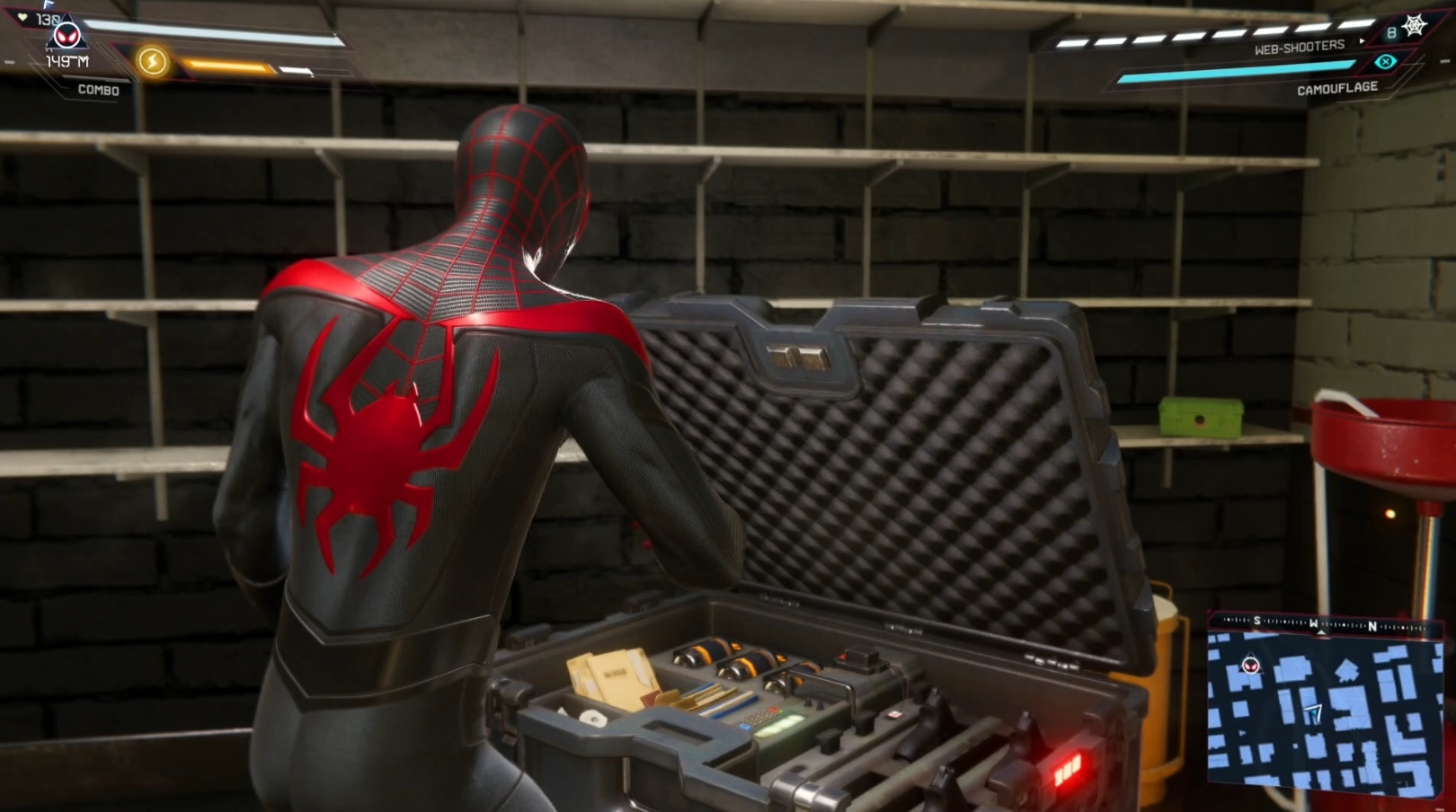Select the Spider-Man mask level icon
The image size is (1456, 812).
tap(67, 37)
